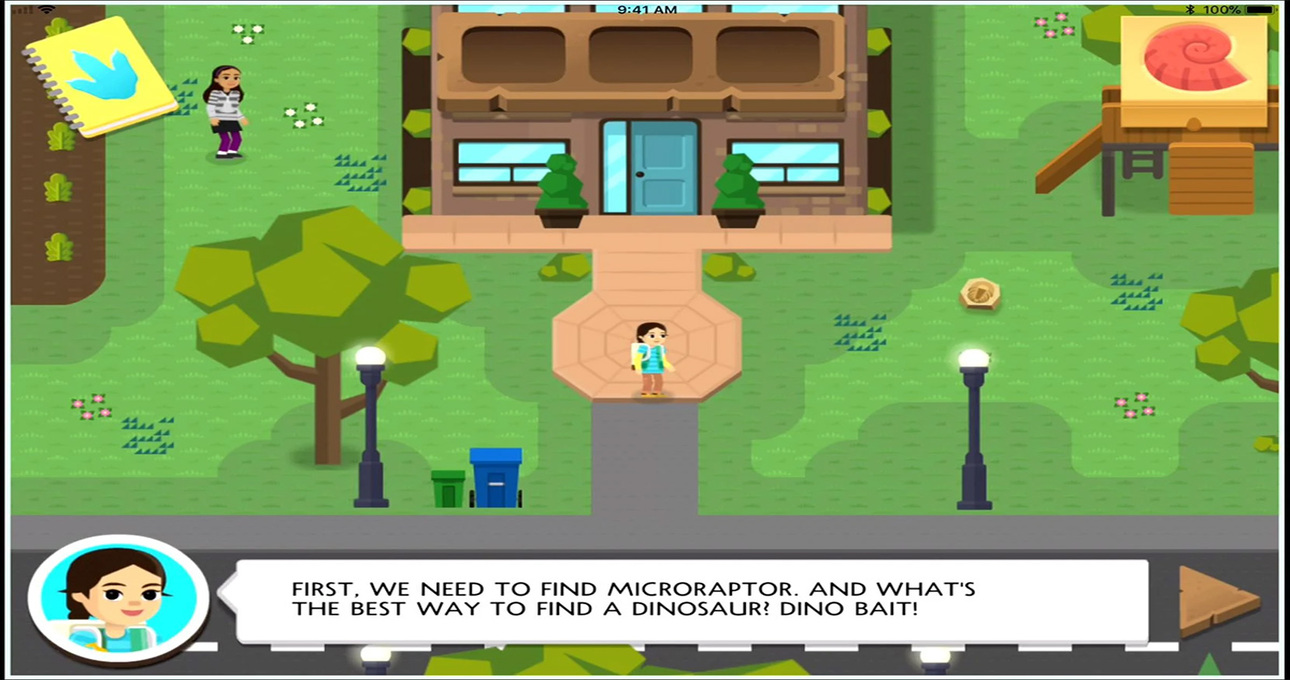Advance dialogue with the wooden arrow button
1290x680 pixels.
[1218, 600]
